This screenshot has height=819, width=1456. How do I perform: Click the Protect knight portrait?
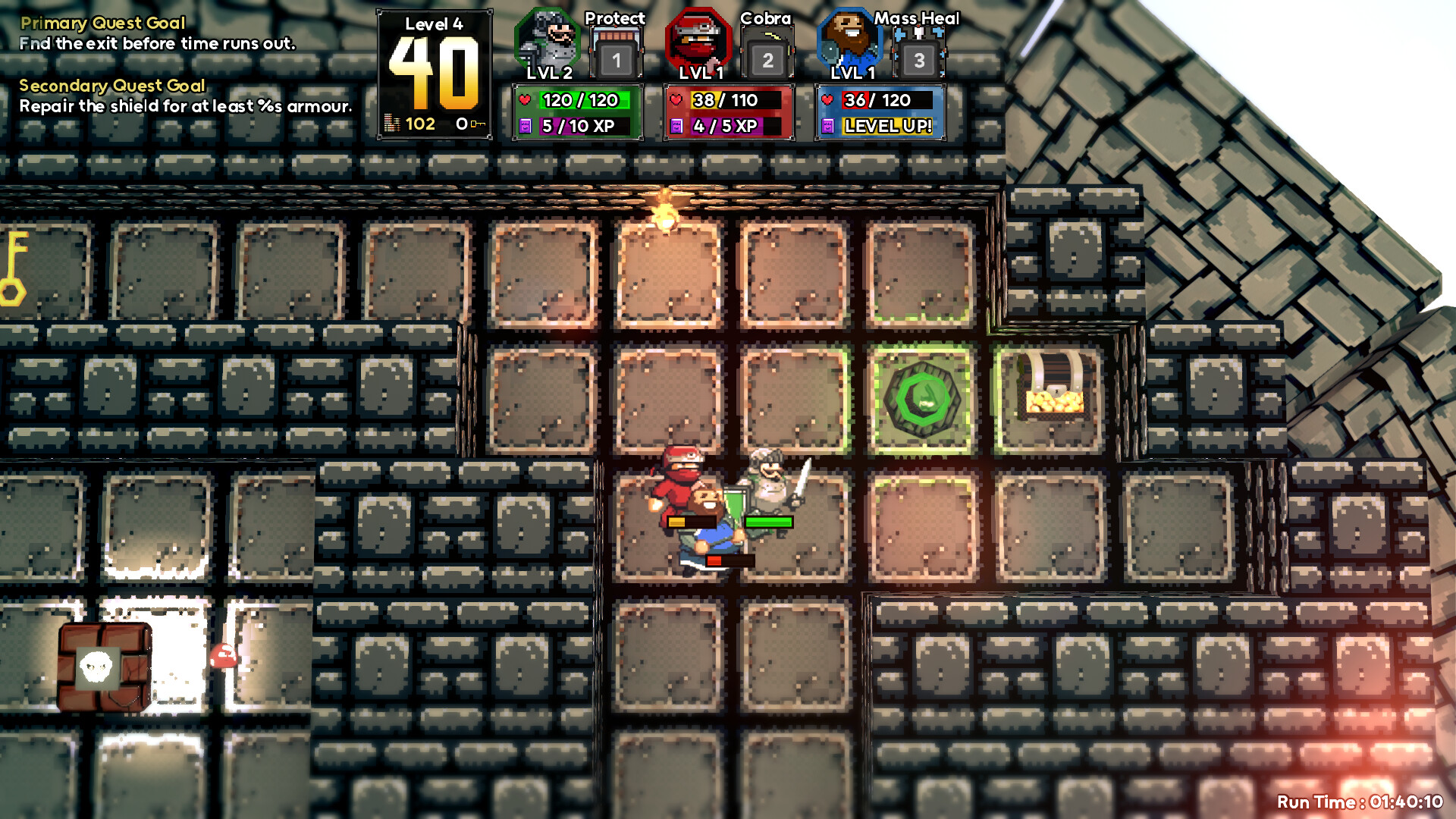(x=548, y=43)
